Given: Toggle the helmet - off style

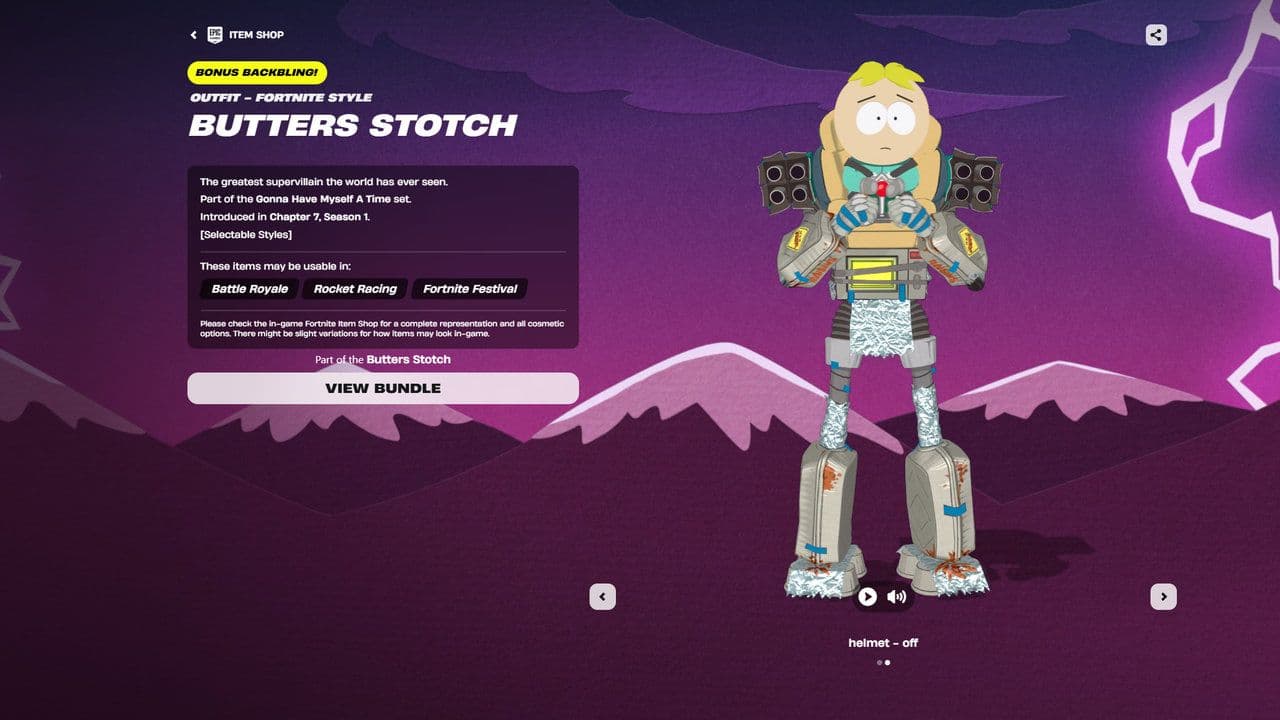Looking at the screenshot, I should (883, 643).
